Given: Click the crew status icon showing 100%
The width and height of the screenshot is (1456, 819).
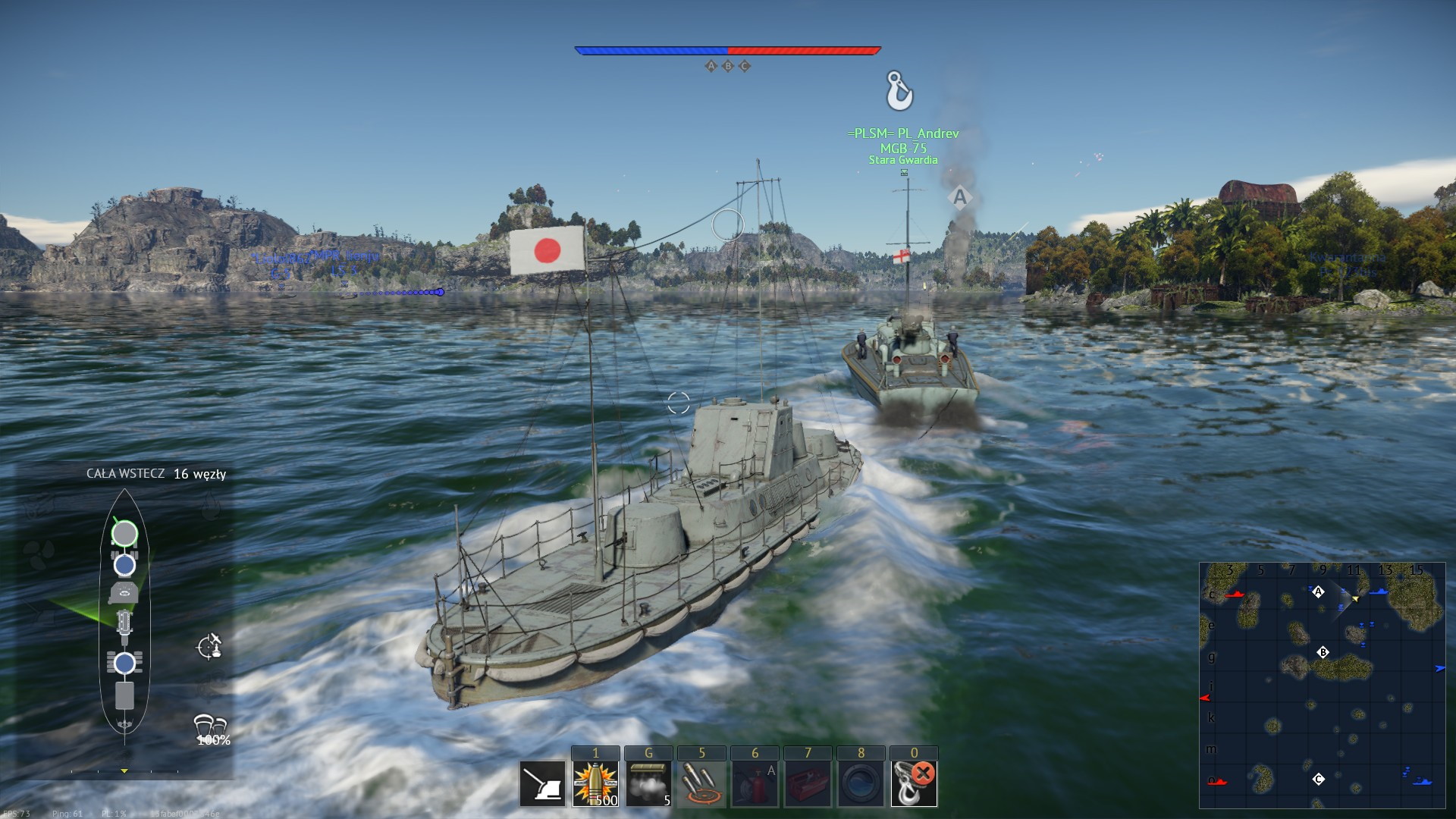Looking at the screenshot, I should pos(211,730).
